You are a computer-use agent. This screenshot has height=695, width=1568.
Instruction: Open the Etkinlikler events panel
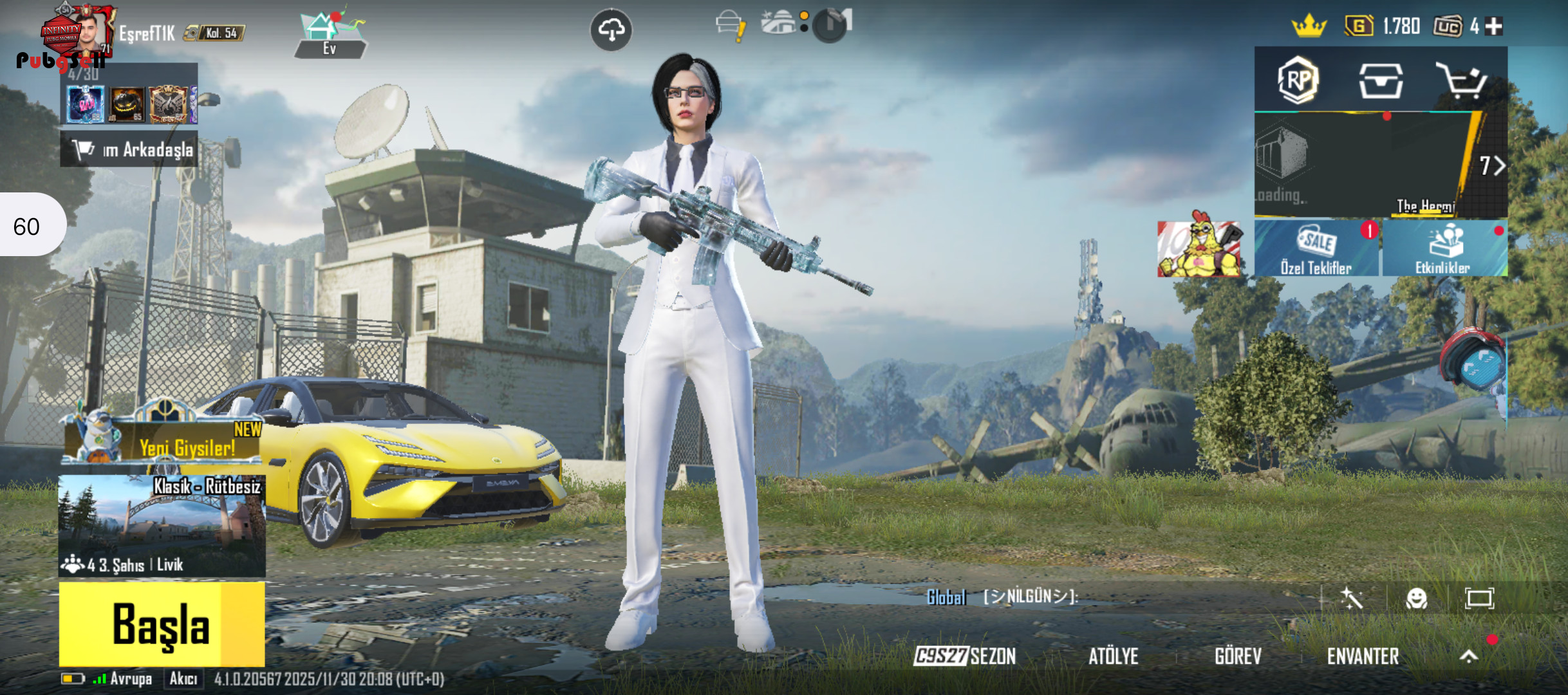(1443, 250)
